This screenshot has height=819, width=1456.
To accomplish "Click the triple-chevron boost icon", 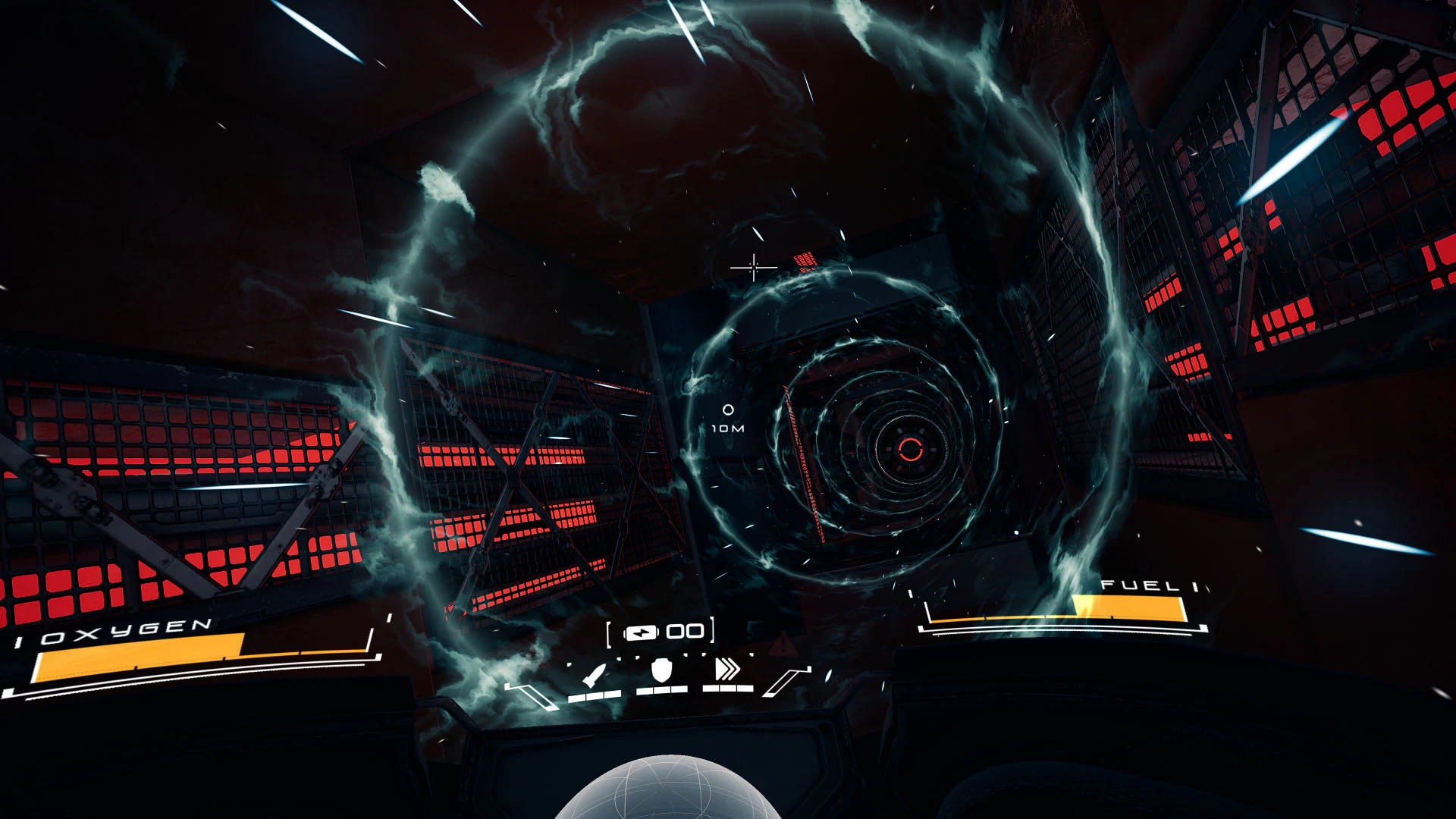I will tap(727, 670).
